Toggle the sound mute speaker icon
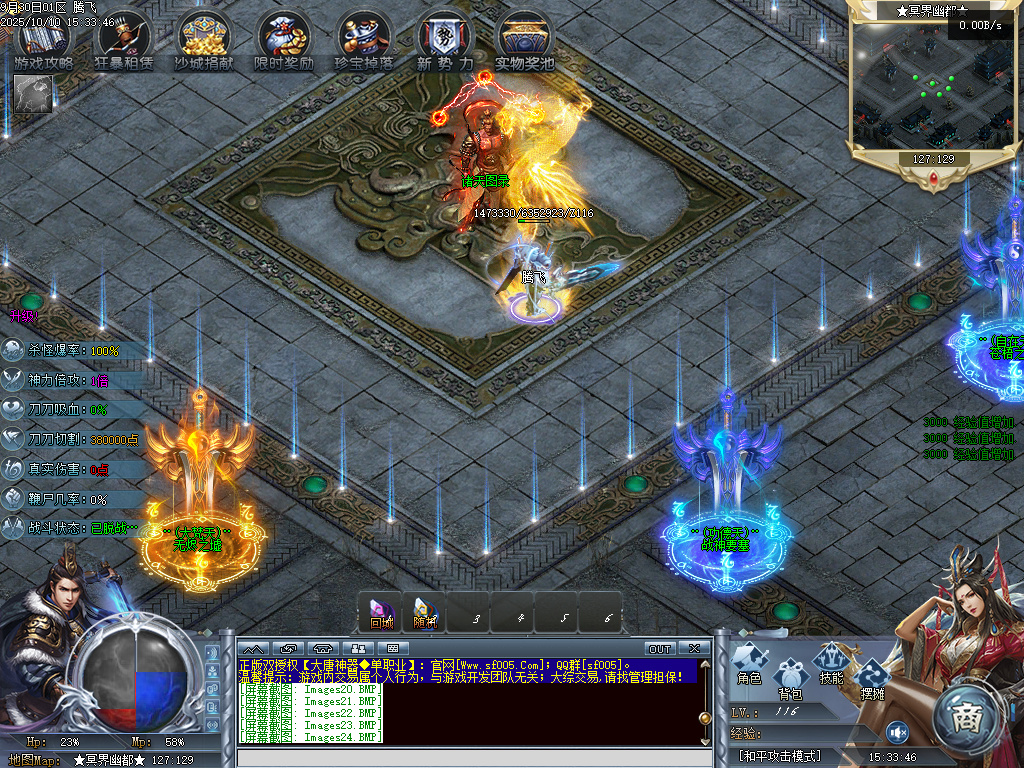The image size is (1024, 768). [897, 733]
